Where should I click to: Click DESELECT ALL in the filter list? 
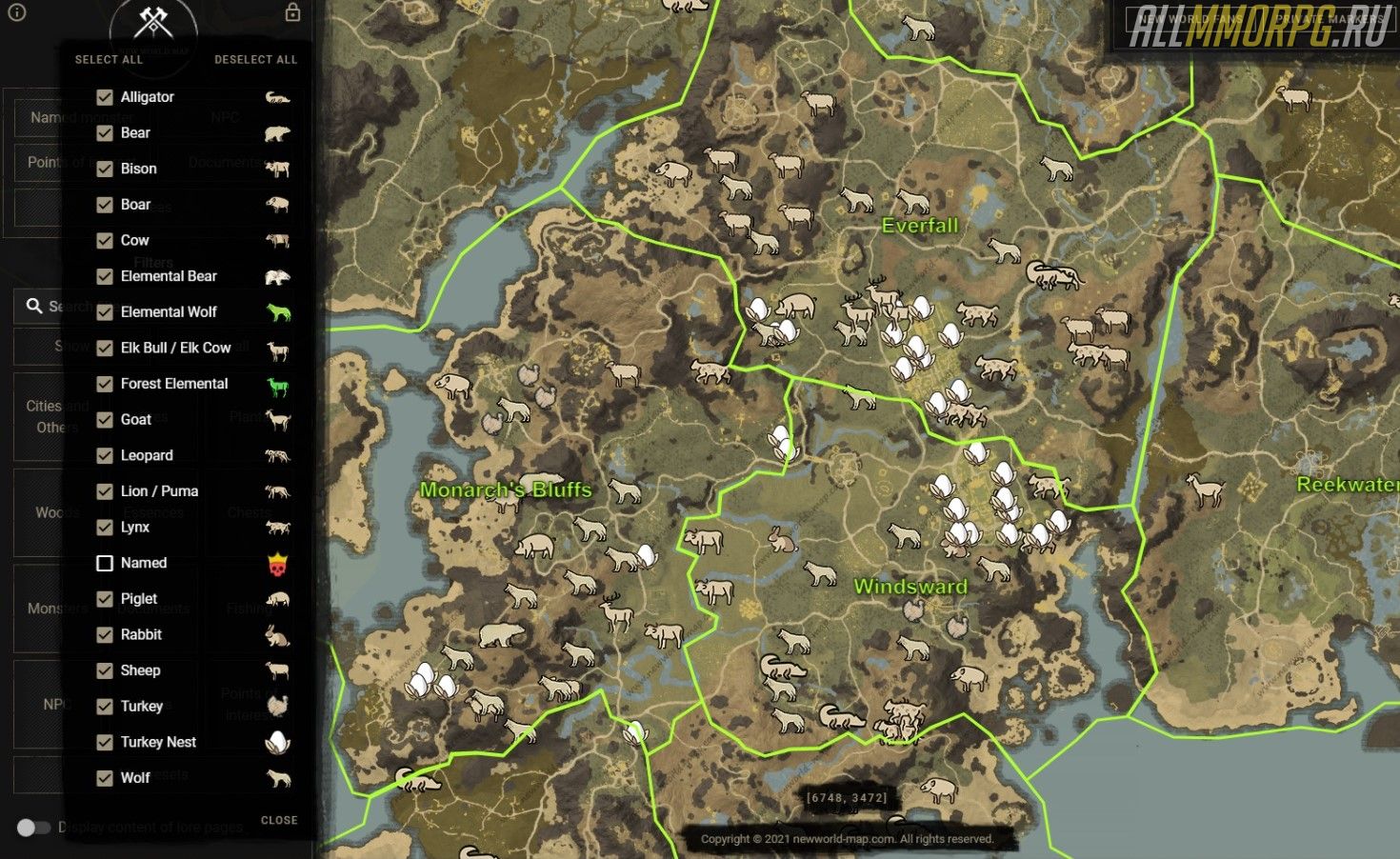click(255, 59)
